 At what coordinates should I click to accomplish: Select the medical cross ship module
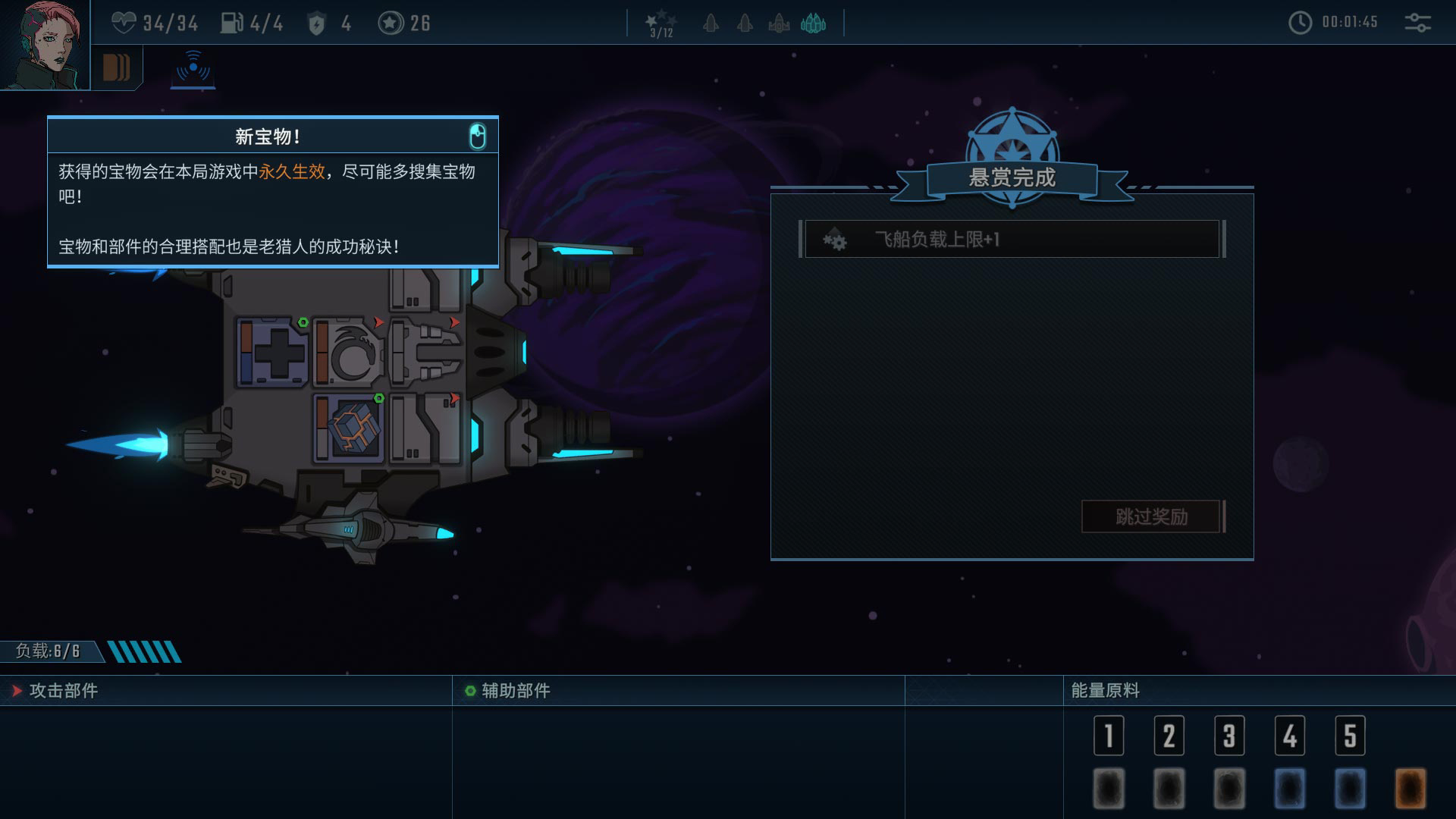[x=273, y=353]
